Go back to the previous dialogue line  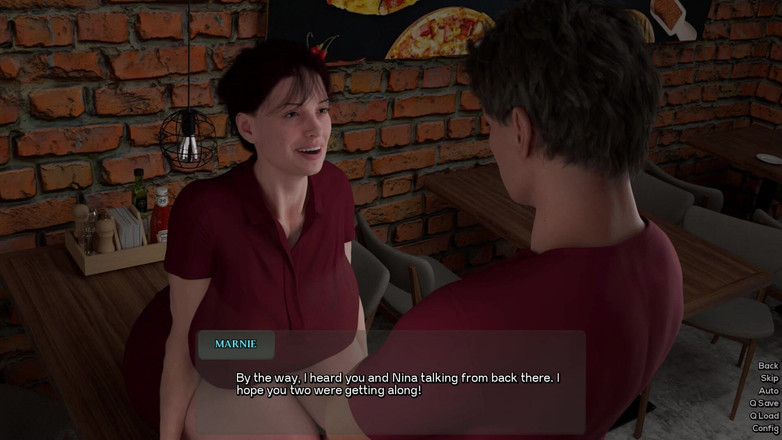[767, 366]
